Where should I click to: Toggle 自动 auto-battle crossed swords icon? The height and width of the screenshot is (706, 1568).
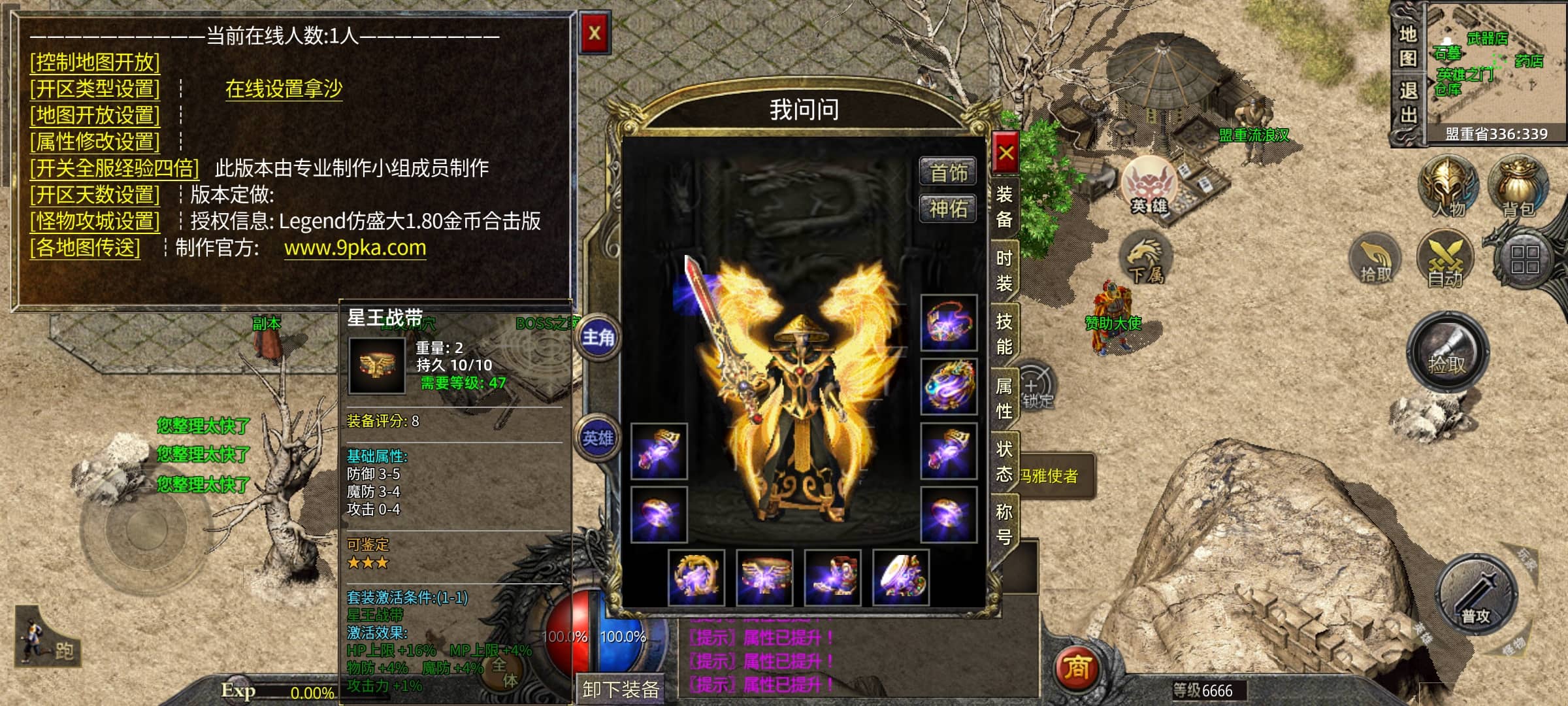pos(1445,260)
